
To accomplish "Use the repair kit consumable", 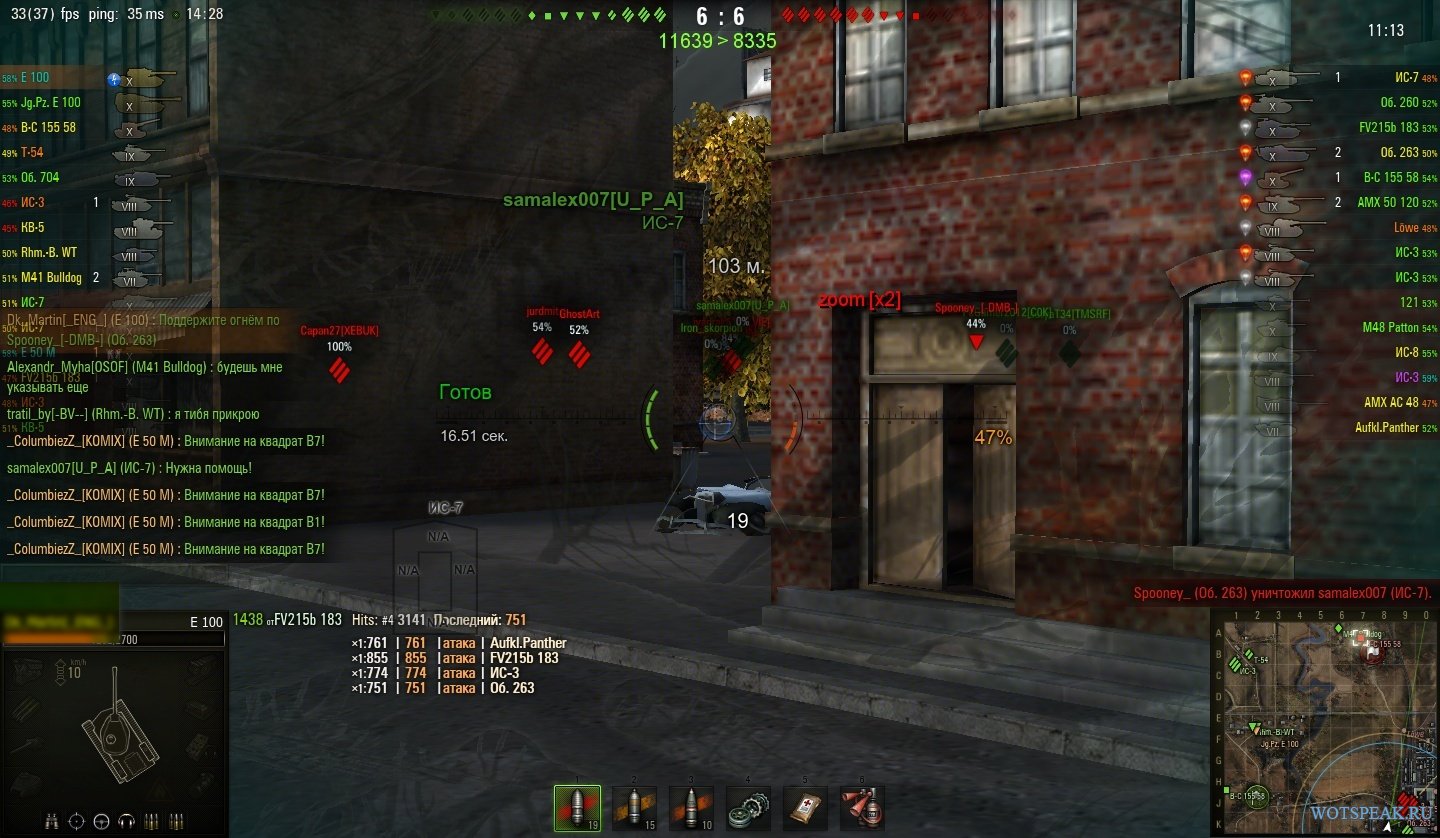I will pyautogui.click(x=747, y=808).
